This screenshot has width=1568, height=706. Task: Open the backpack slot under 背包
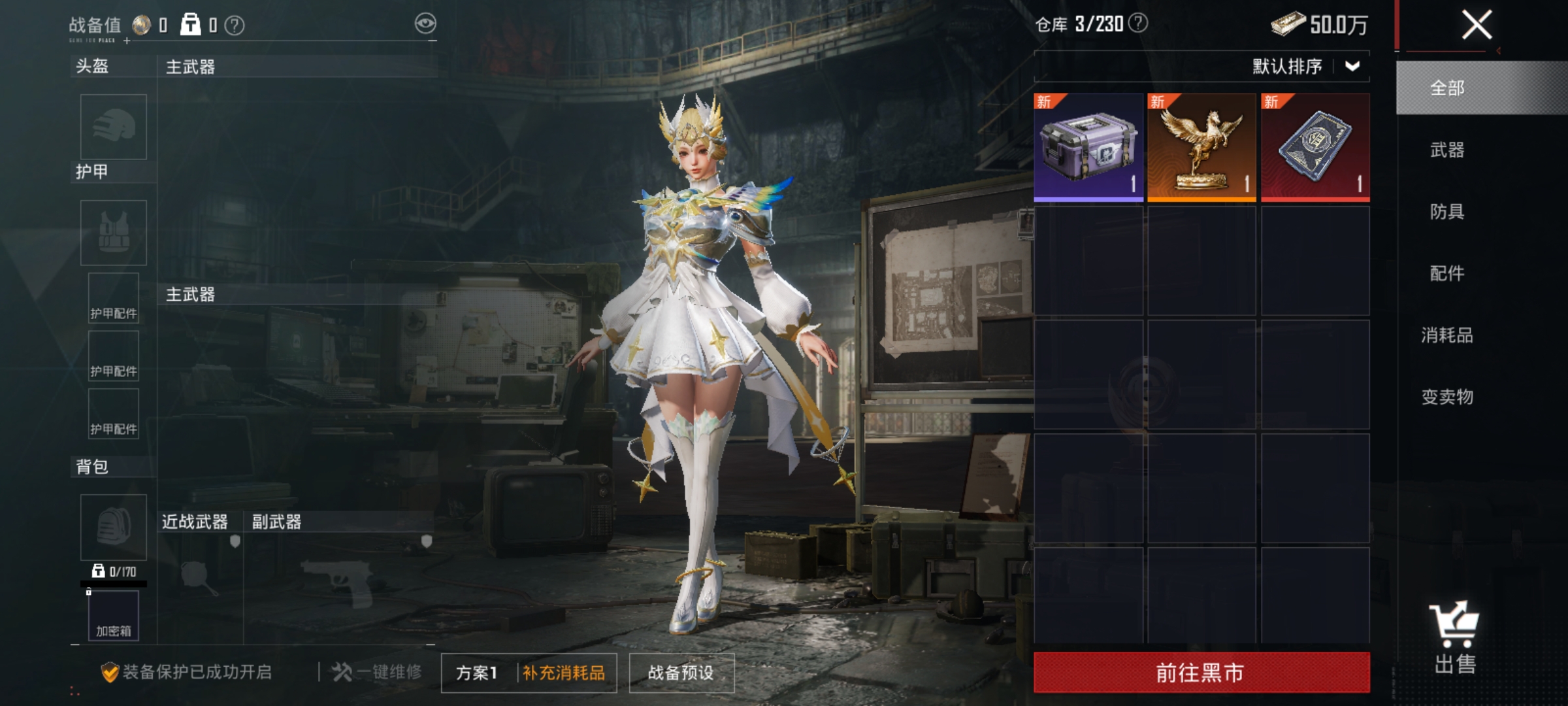112,528
